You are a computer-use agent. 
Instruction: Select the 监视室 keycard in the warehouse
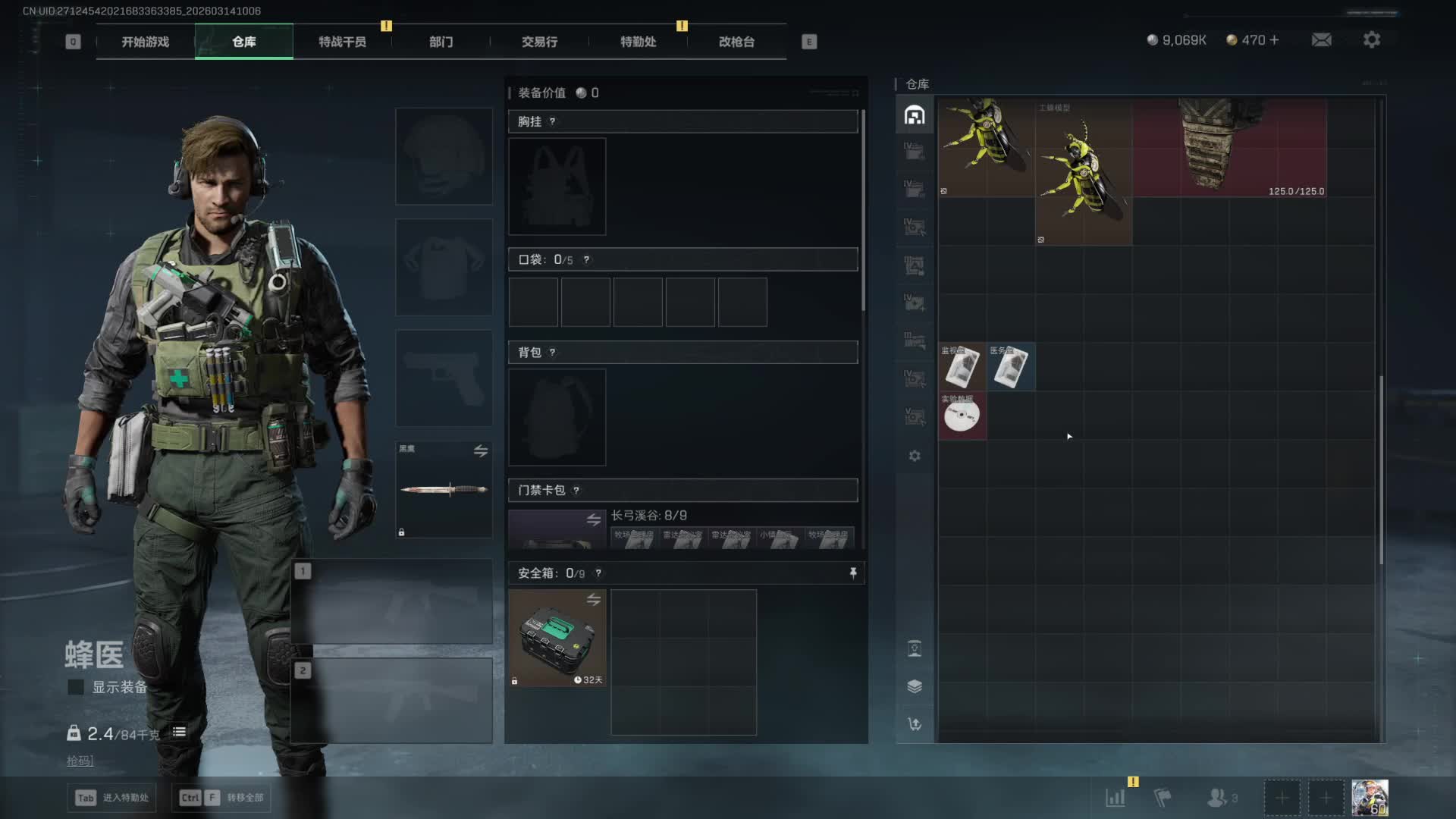962,367
